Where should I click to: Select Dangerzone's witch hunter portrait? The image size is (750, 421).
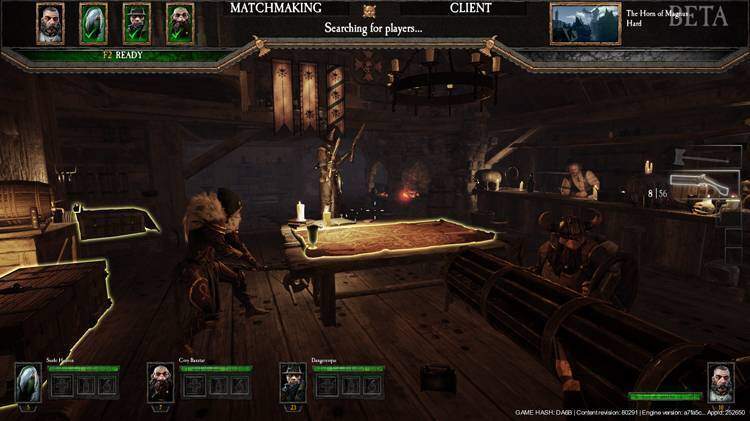pyautogui.click(x=292, y=382)
